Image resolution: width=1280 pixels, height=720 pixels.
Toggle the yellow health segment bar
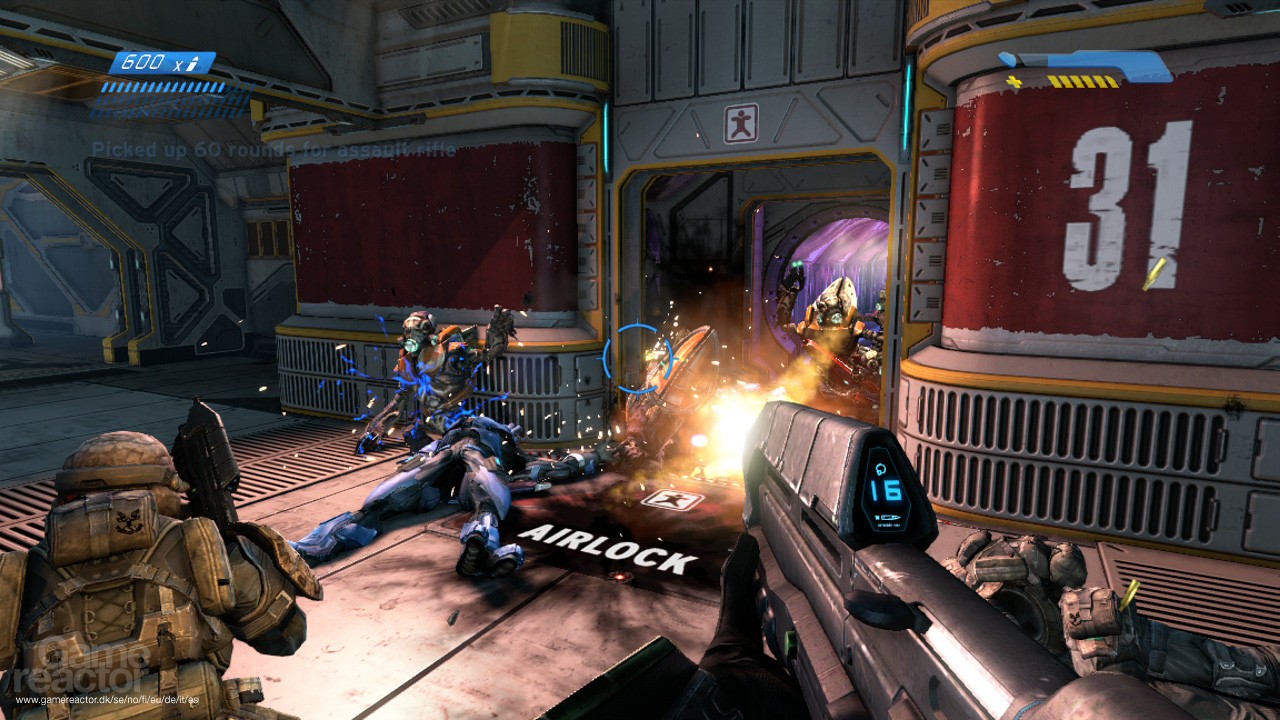(x=1085, y=81)
